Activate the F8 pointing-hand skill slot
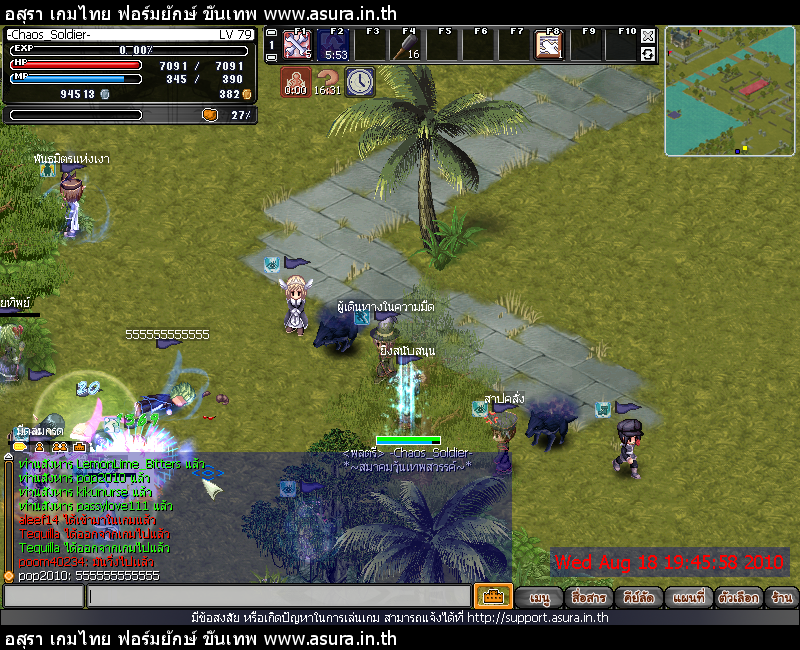The image size is (800, 650). [x=548, y=45]
